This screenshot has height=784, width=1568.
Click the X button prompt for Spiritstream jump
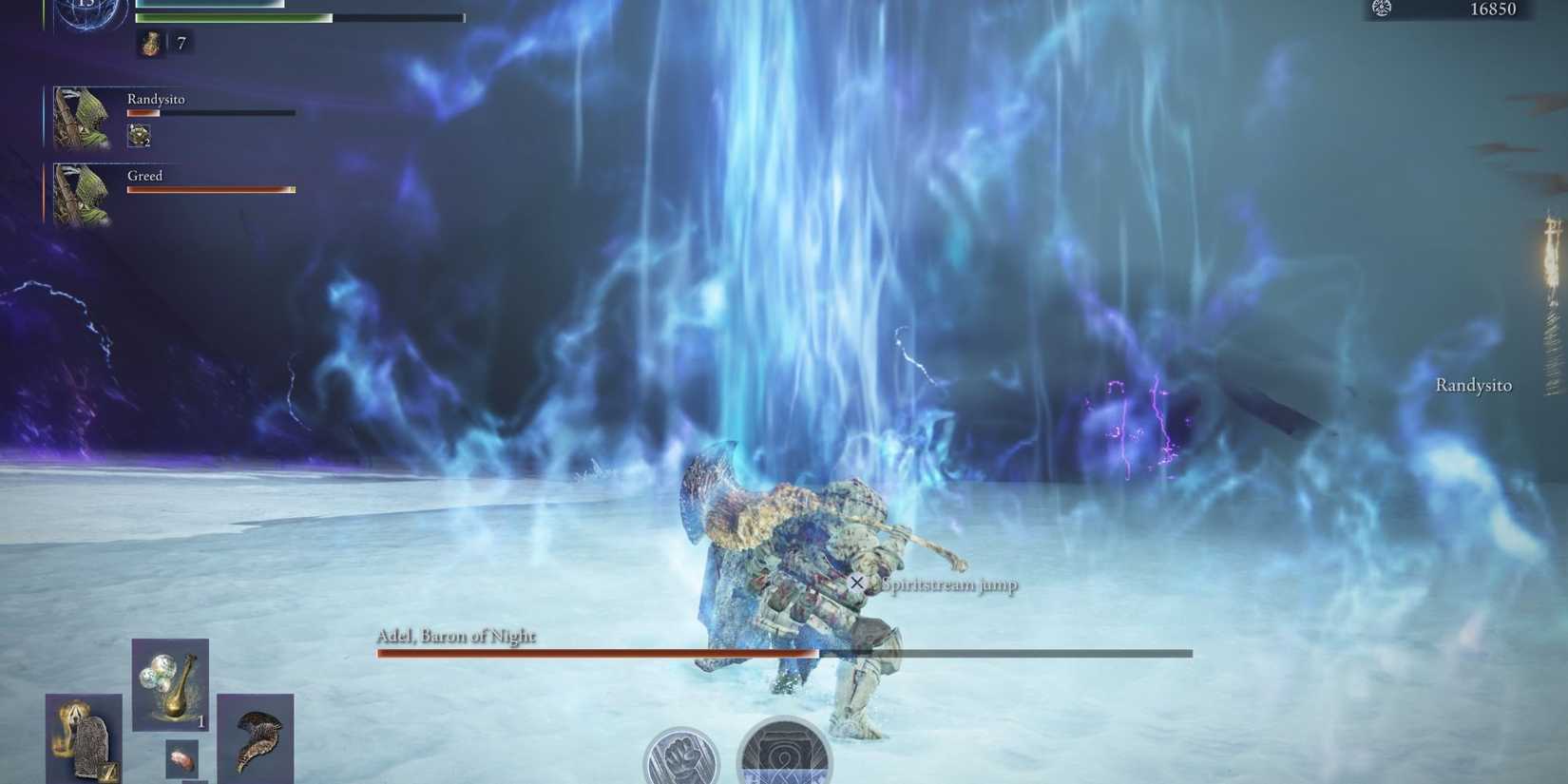pyautogui.click(x=858, y=583)
